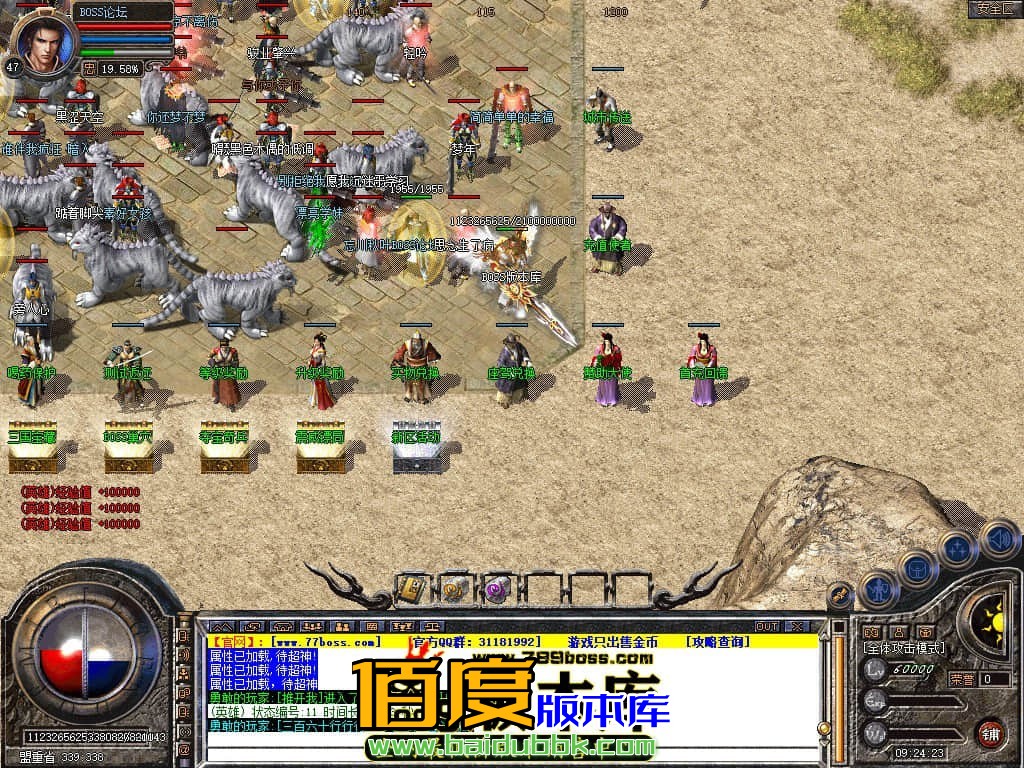Close the chat panel with X
Image resolution: width=1024 pixels, height=768 pixels.
[797, 626]
